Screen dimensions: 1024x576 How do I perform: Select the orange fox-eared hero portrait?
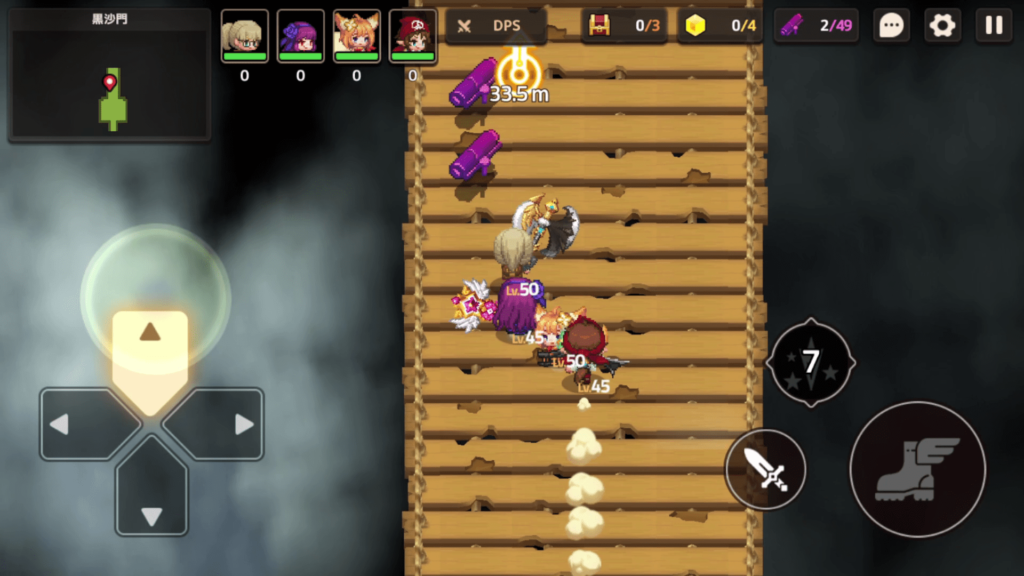click(356, 37)
